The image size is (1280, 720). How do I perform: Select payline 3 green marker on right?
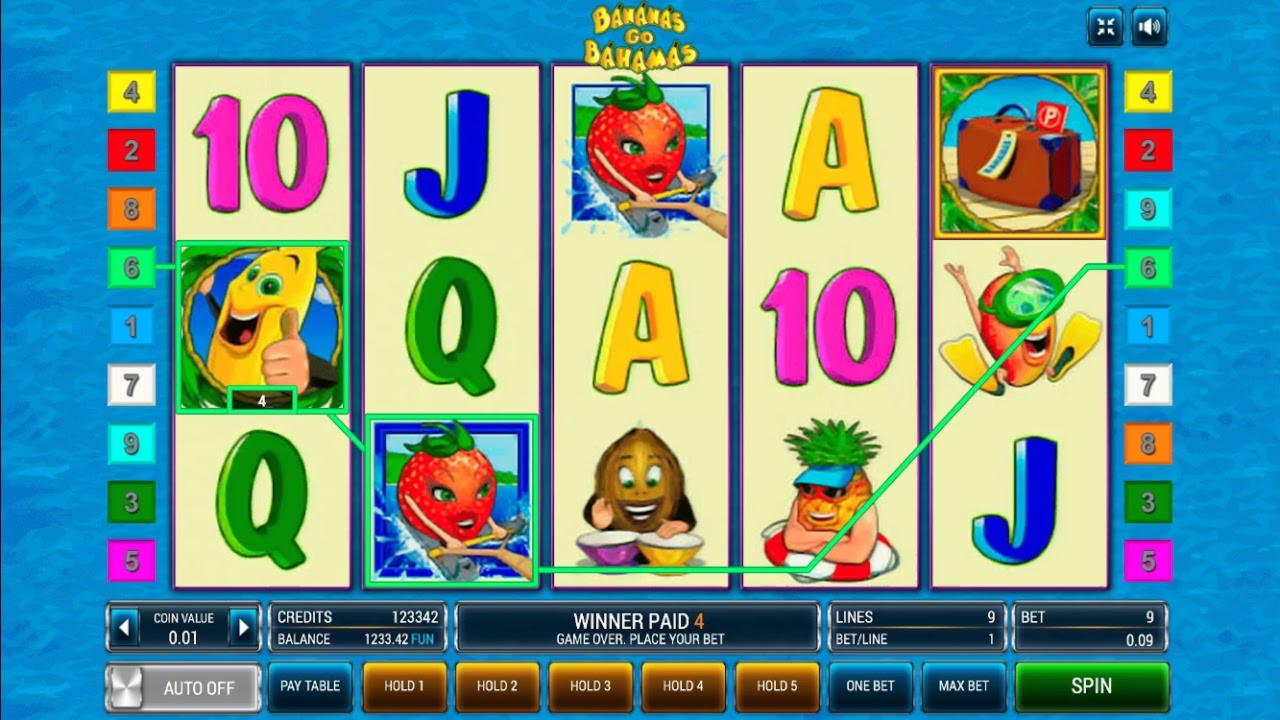(x=1146, y=502)
